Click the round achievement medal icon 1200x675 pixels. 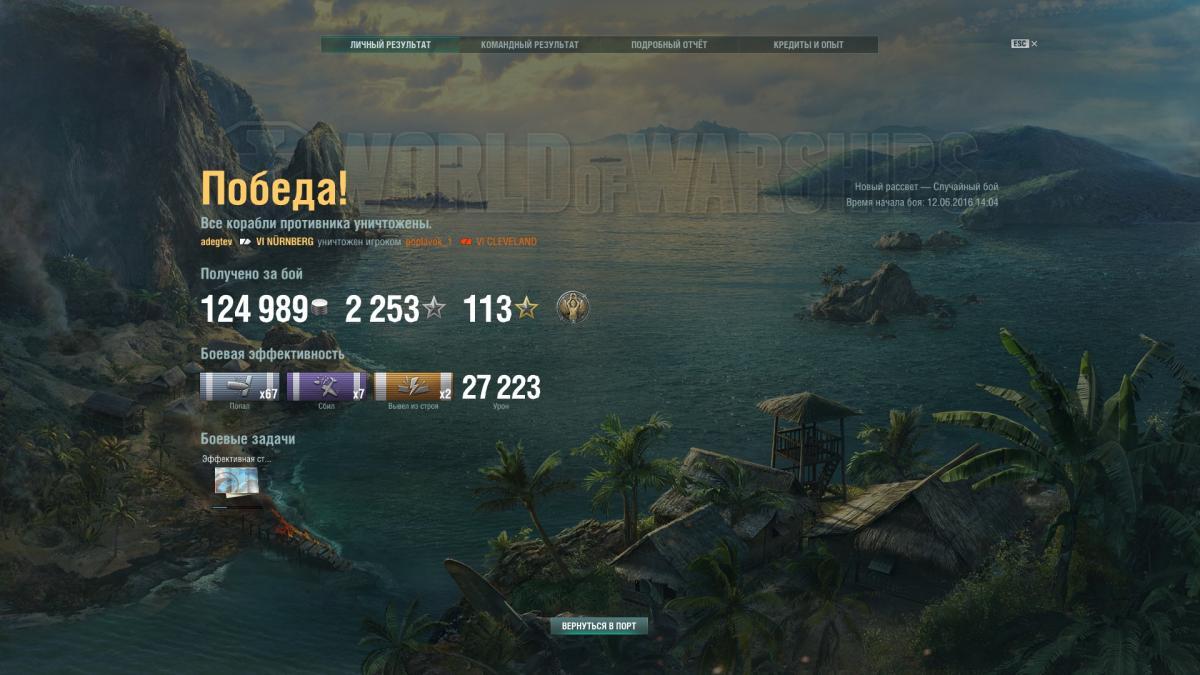[572, 308]
